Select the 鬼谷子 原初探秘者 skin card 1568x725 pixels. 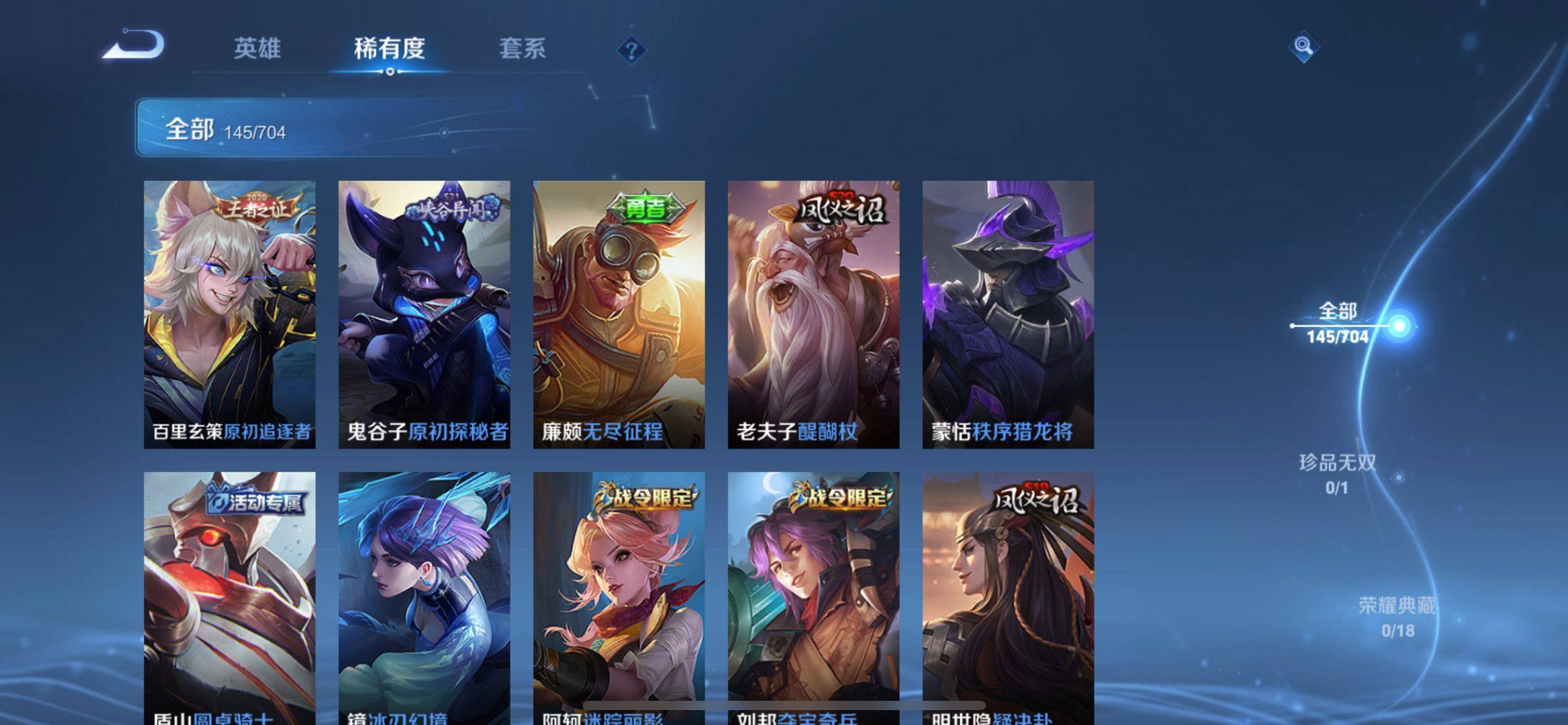point(424,314)
